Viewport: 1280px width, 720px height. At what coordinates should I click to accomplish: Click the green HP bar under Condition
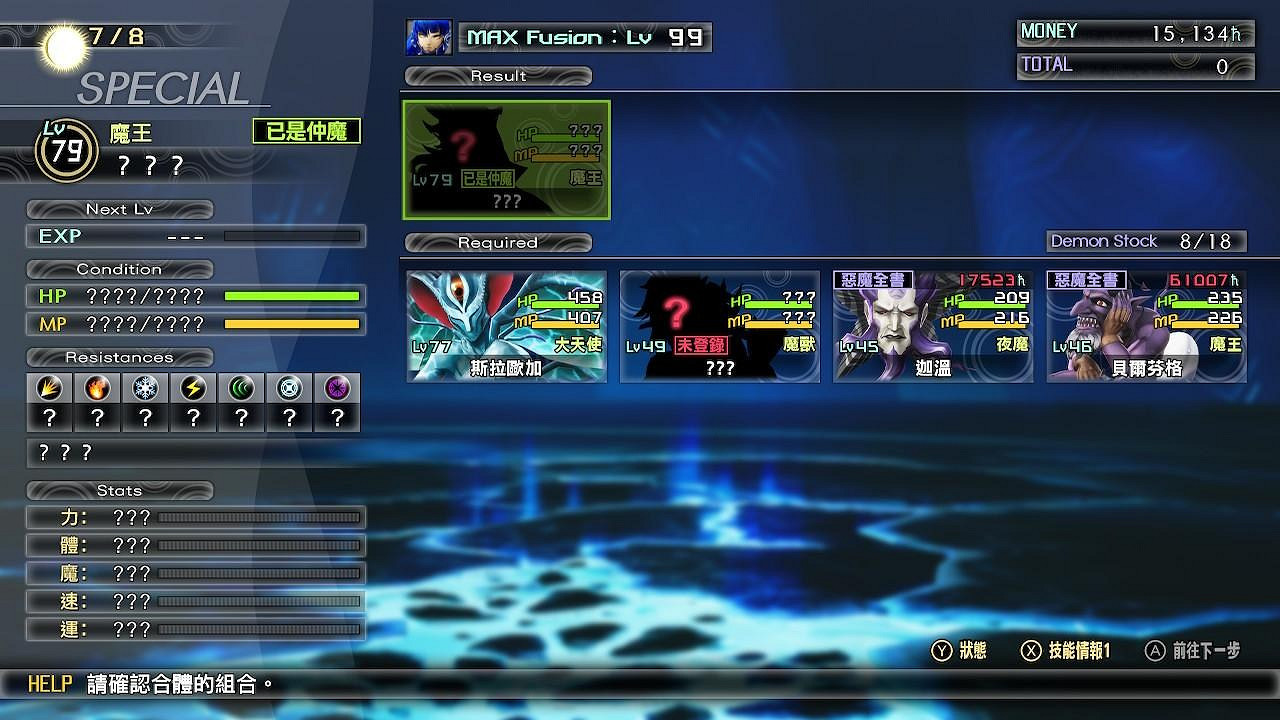pyautogui.click(x=290, y=297)
